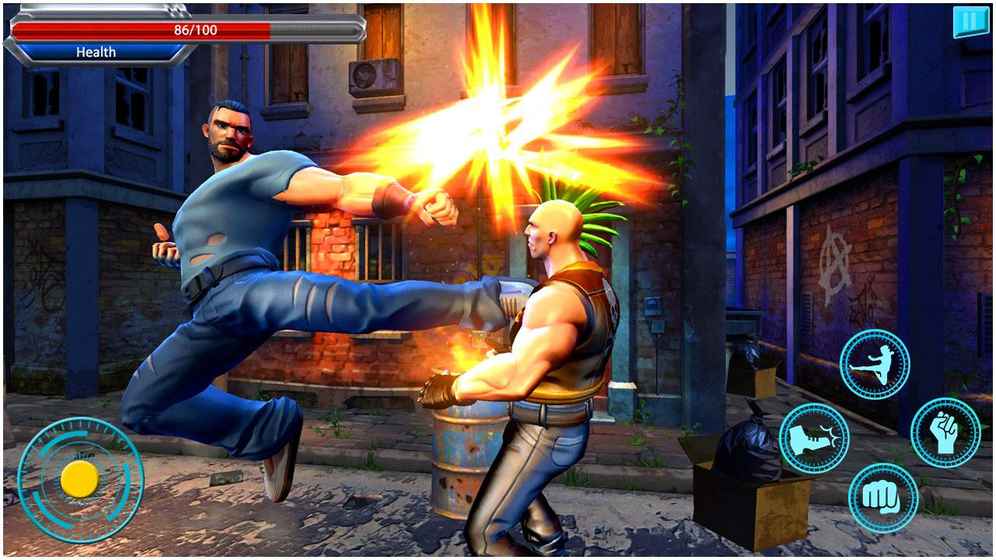Activate the raised fist attack

[x=945, y=432]
